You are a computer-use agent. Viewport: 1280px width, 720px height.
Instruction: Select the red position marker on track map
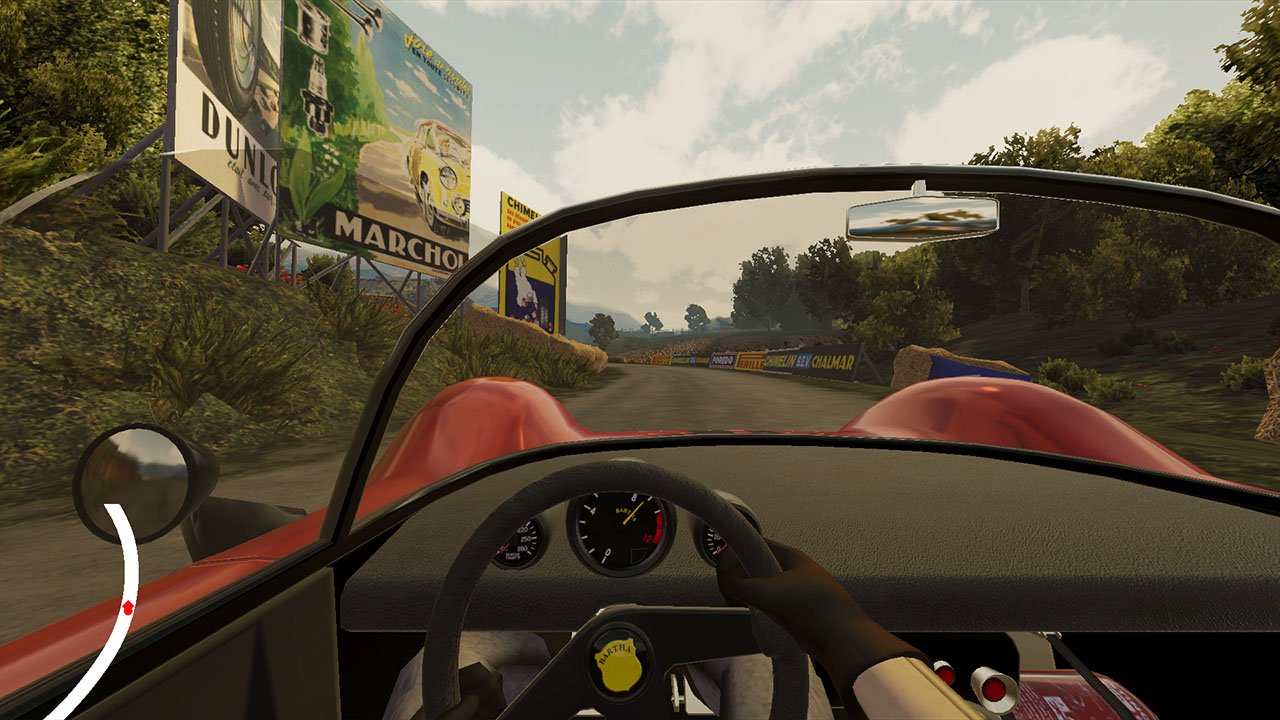[x=128, y=608]
